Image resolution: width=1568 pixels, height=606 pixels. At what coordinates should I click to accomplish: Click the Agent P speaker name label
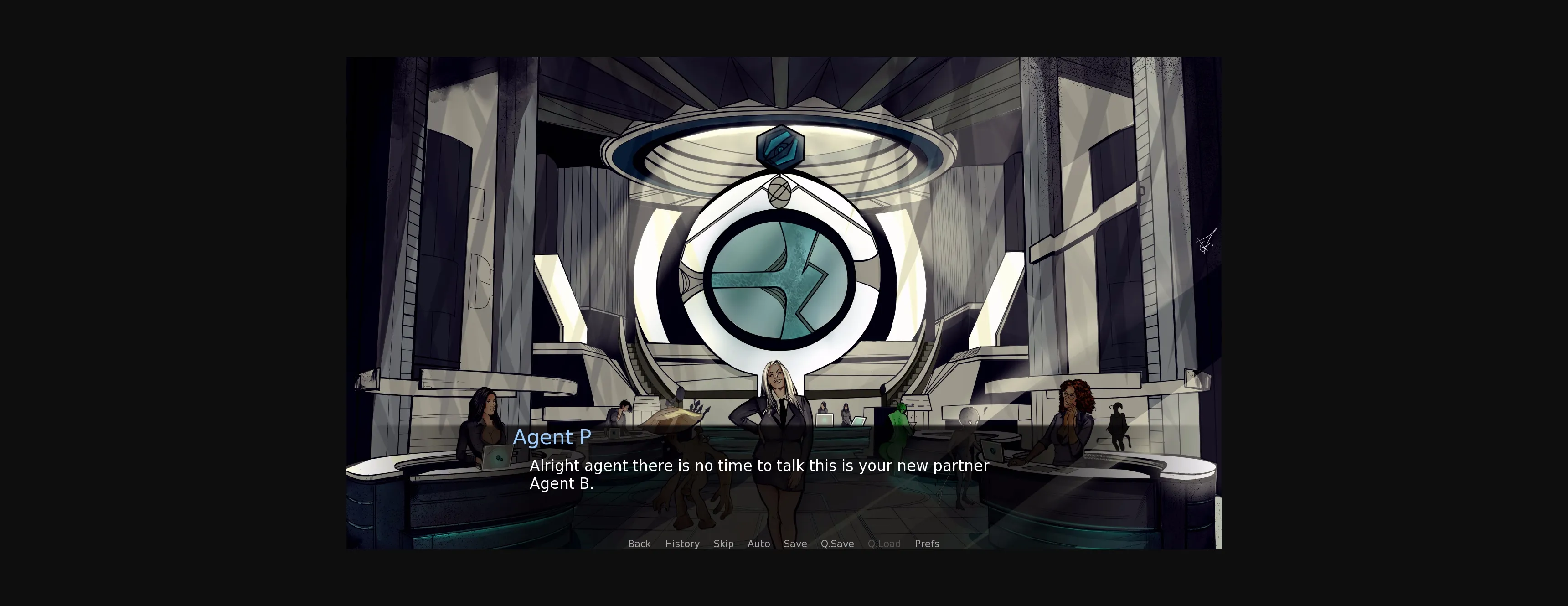click(x=552, y=437)
